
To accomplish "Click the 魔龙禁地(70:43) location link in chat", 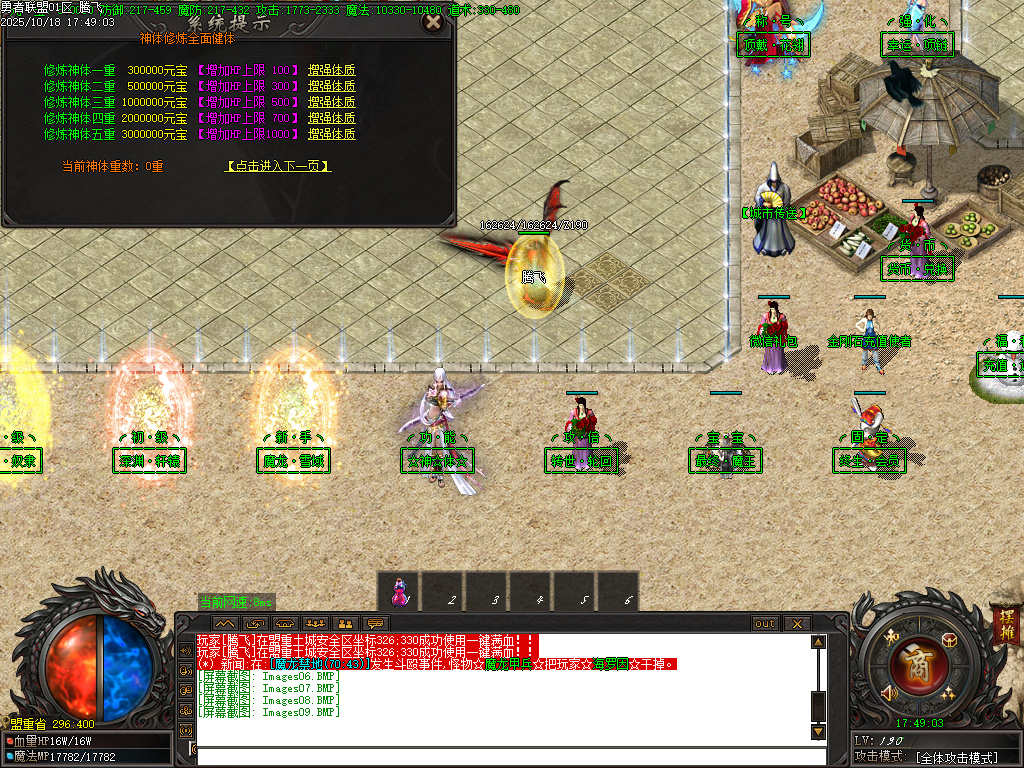I will coord(320,664).
